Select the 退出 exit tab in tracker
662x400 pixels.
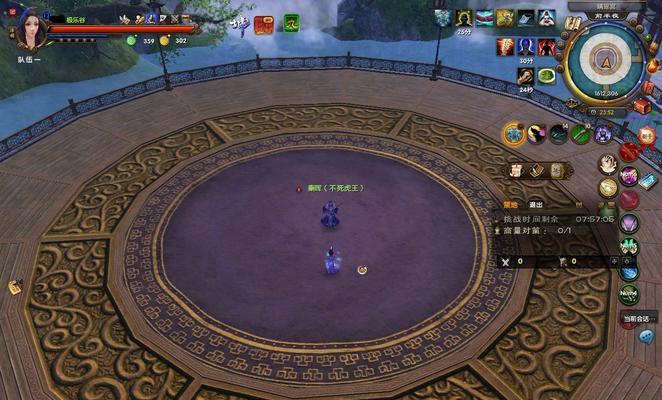[535, 203]
